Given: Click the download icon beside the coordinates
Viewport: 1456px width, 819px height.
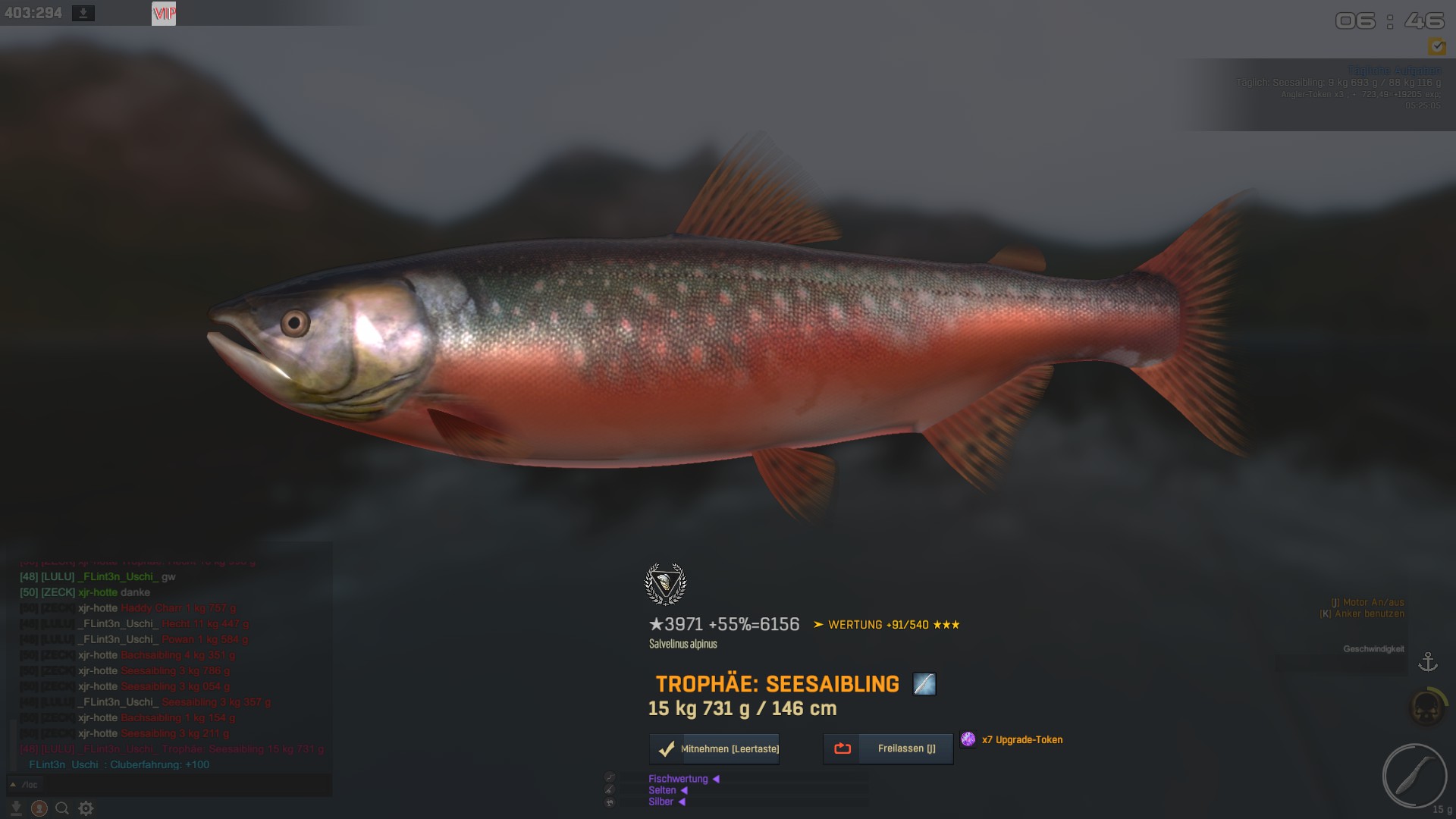Looking at the screenshot, I should (x=83, y=14).
